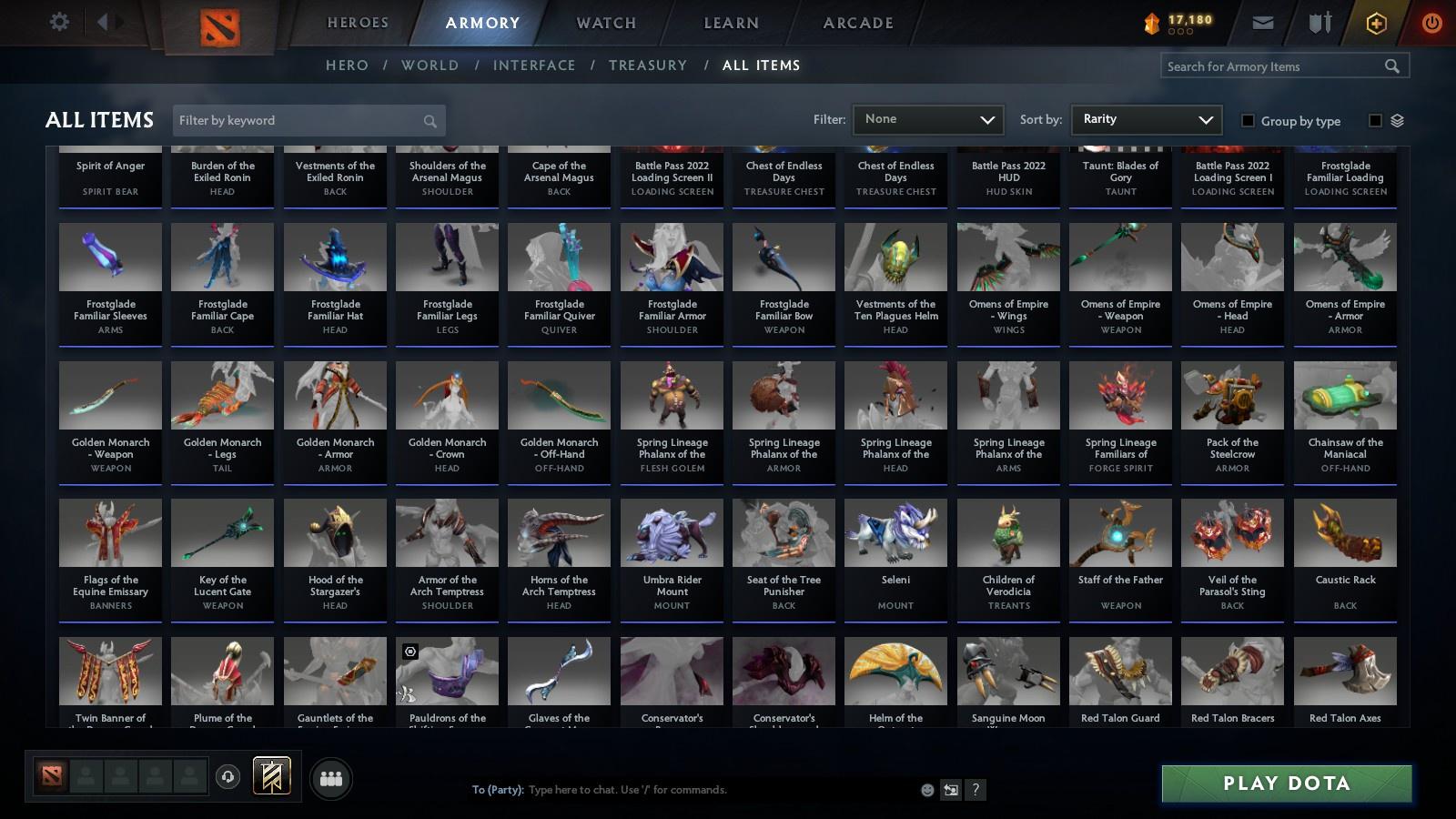Expand the Battle Pass level dots under 17,180

(1178, 30)
